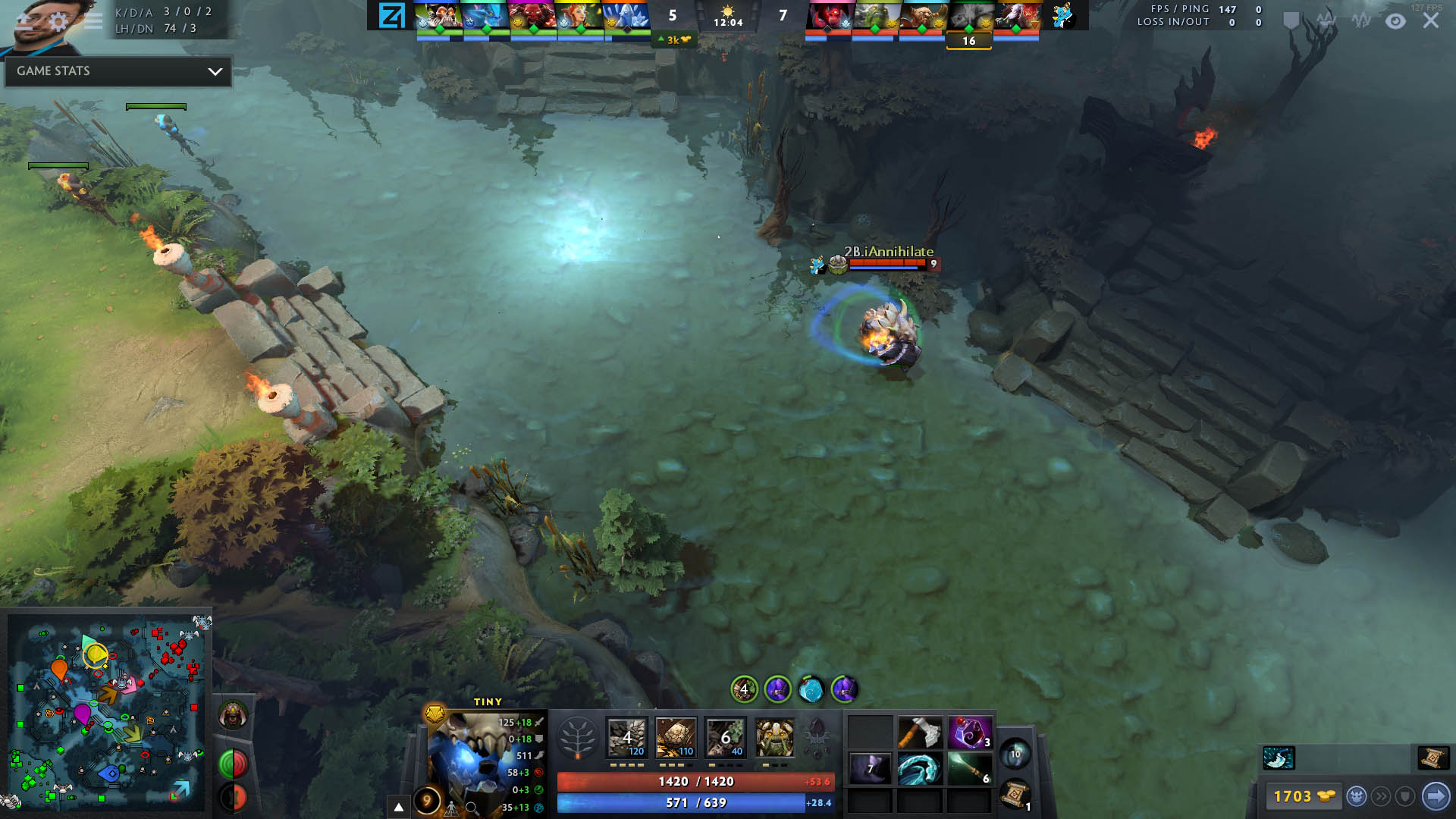Select the Earthshaker portrait in the top bar

coord(922,17)
